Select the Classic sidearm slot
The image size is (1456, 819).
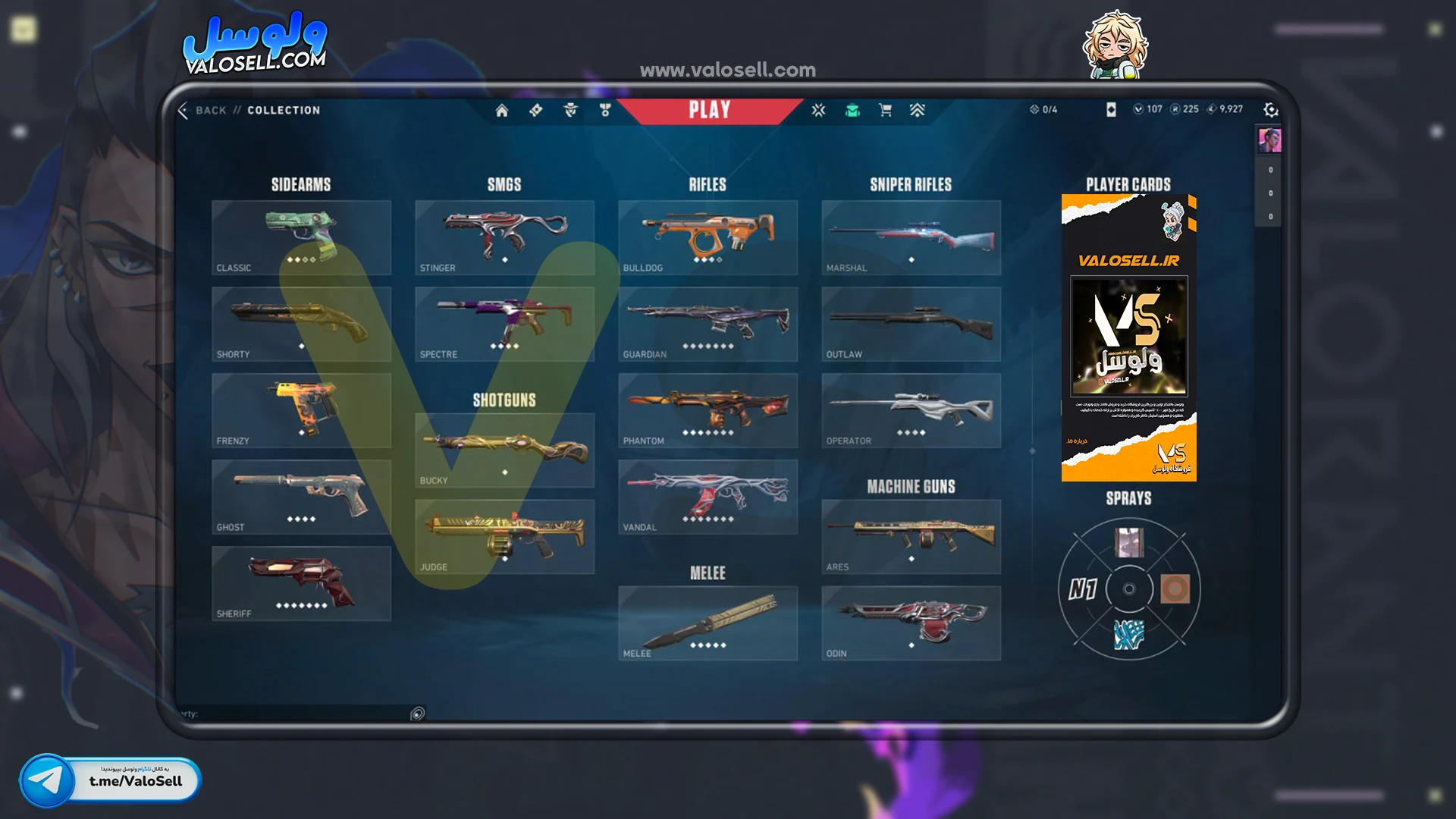click(x=301, y=237)
